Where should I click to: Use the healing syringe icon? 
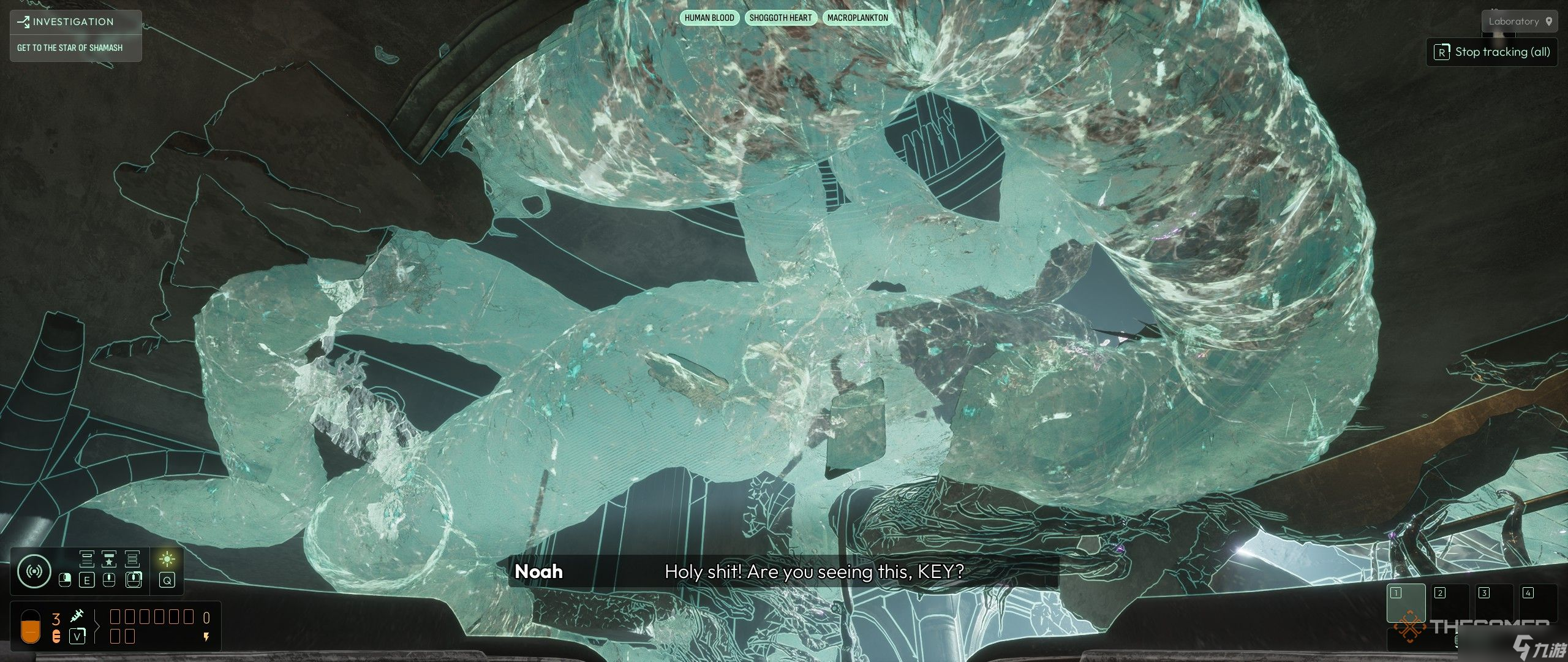pyautogui.click(x=77, y=616)
